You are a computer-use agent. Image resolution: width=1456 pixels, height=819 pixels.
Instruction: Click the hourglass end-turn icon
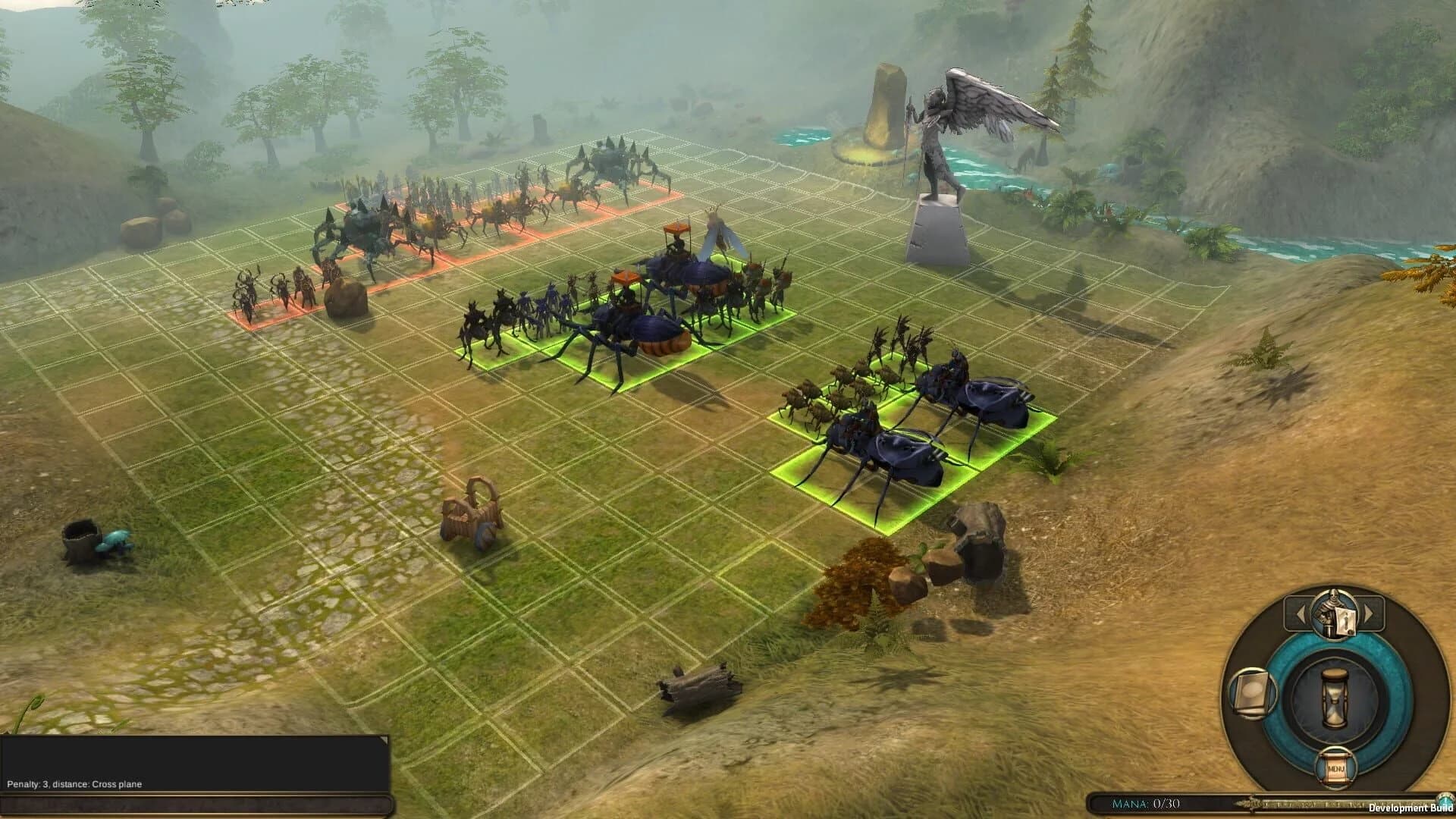coord(1333,695)
